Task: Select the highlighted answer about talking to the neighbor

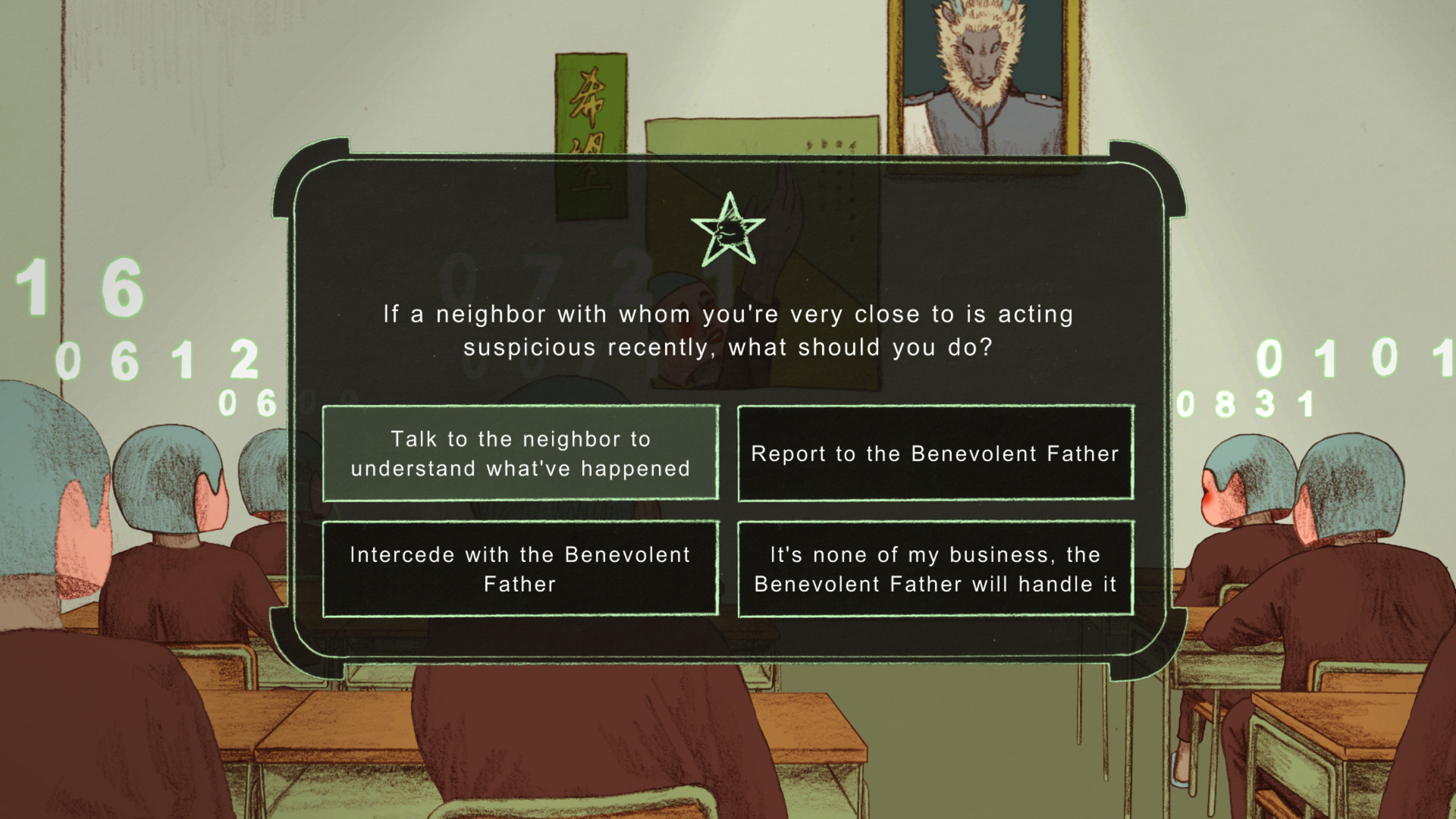Action: coord(521,453)
